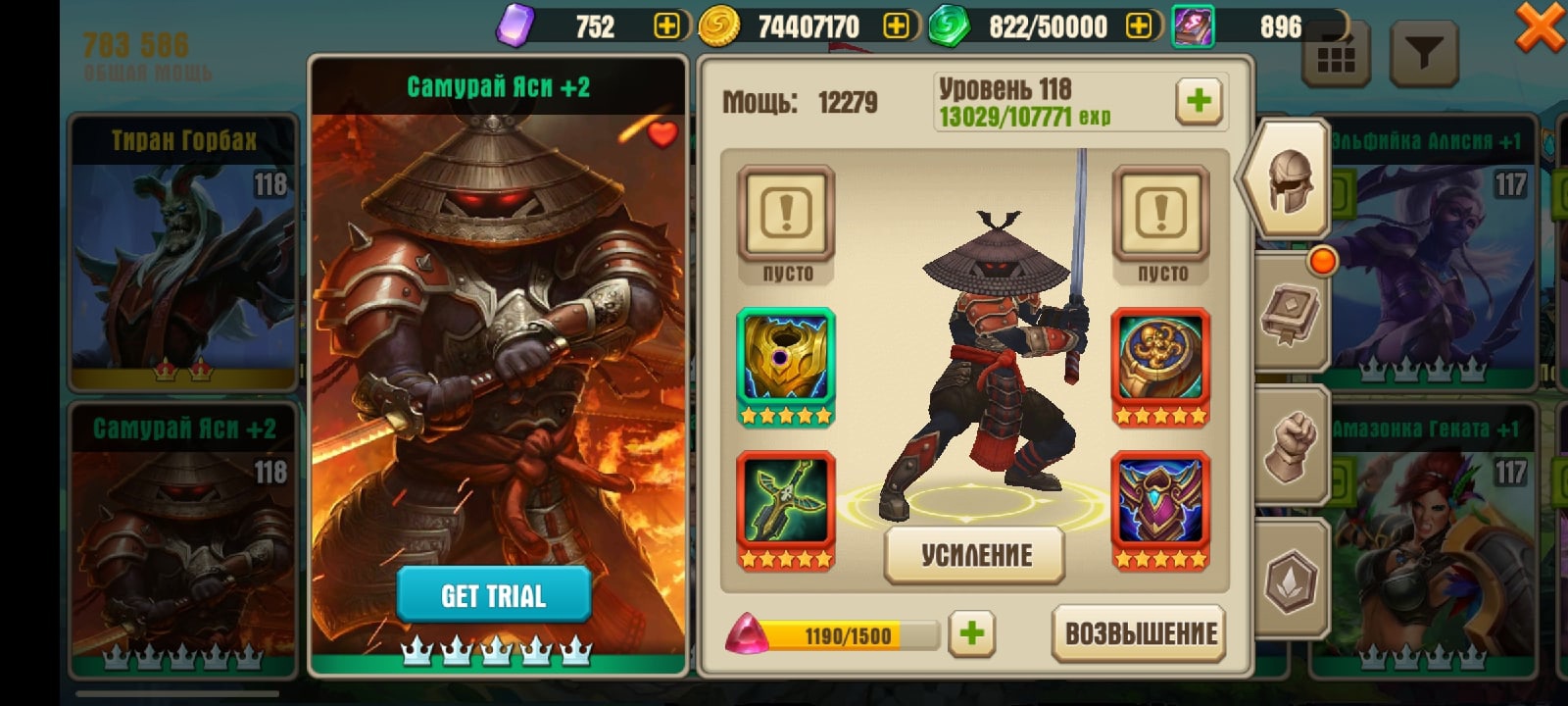The width and height of the screenshot is (1568, 706).
Task: Add more red soul shards with plus
Action: pos(971,633)
